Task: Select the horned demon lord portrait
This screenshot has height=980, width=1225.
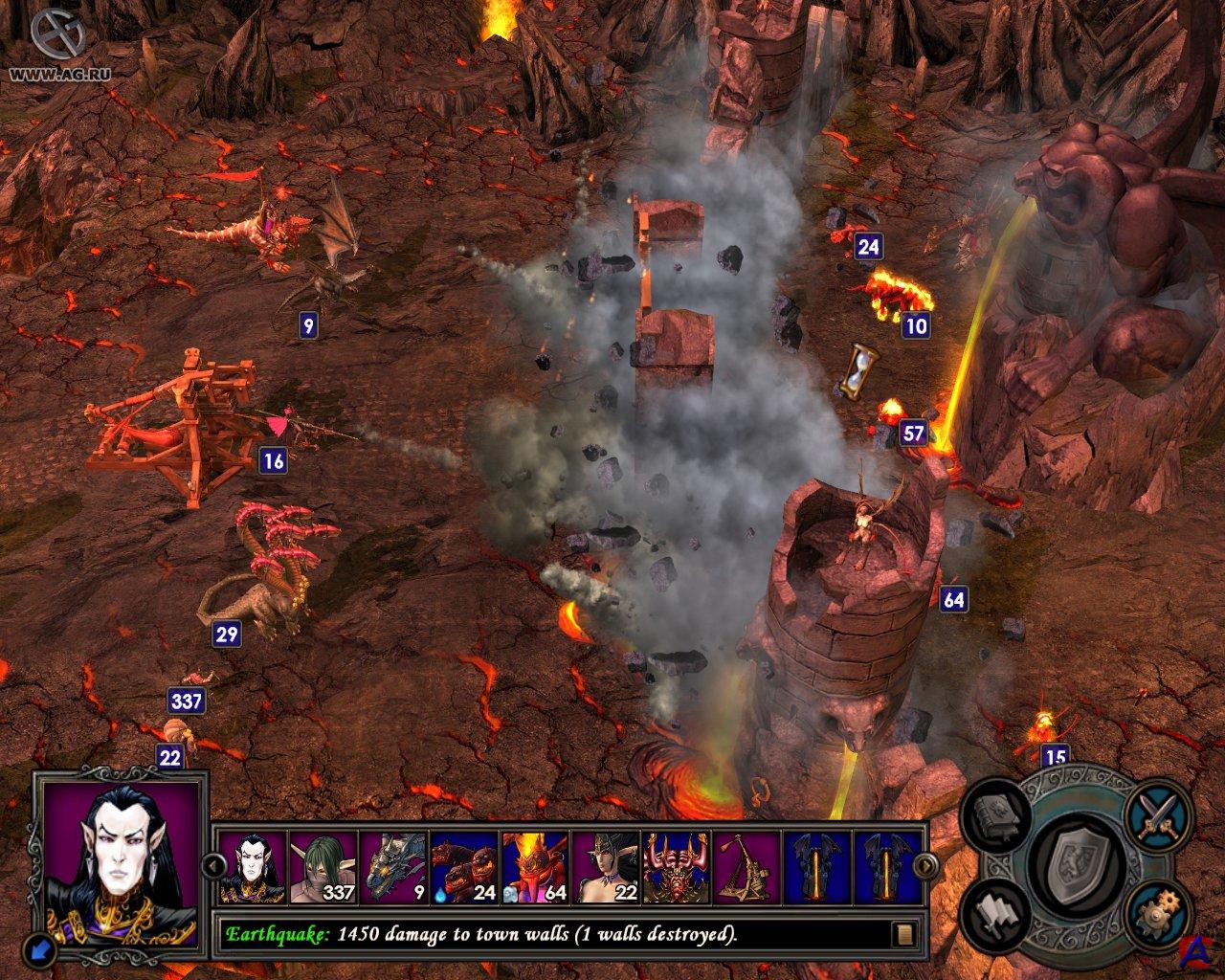Action: click(676, 867)
